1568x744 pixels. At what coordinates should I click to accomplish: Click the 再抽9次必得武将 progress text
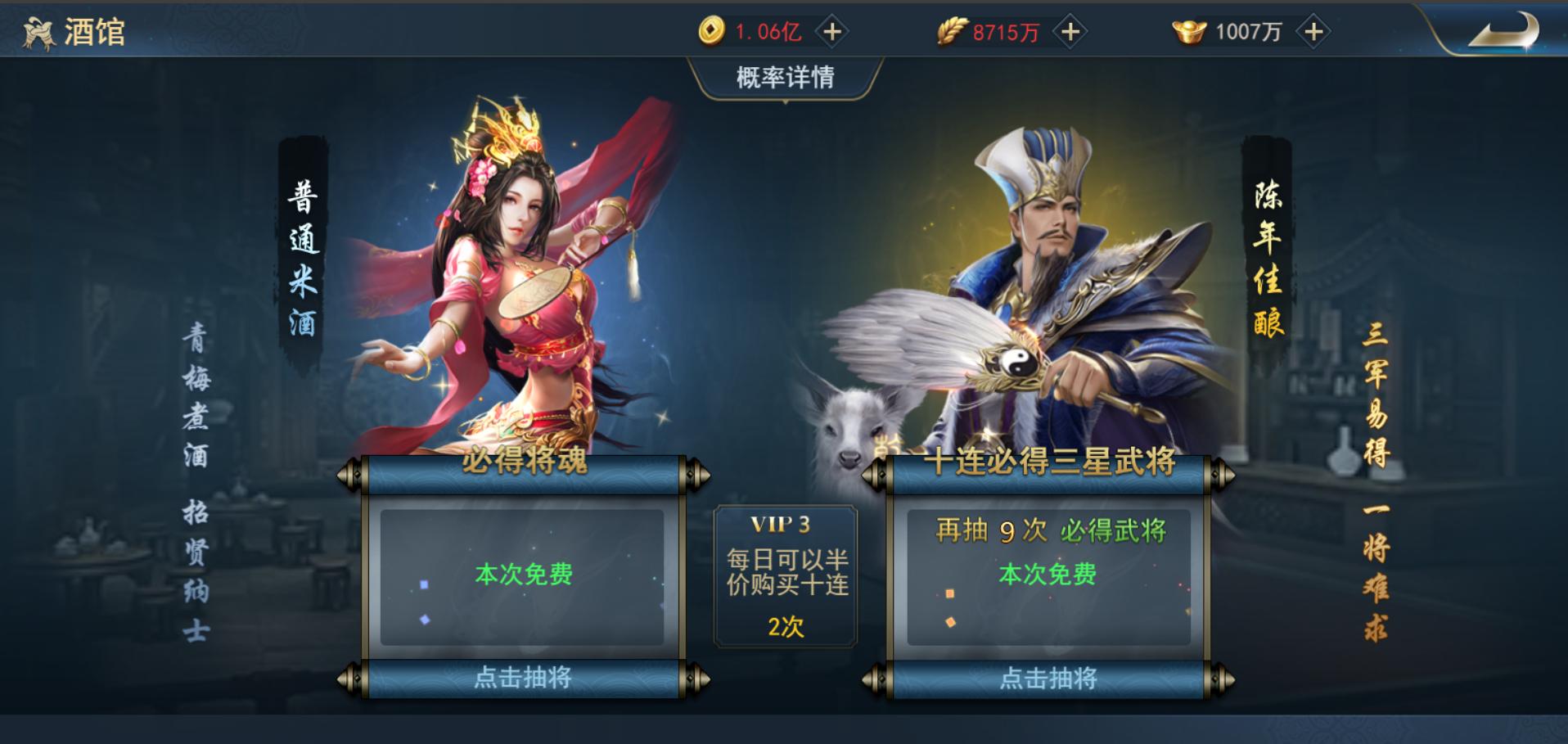click(x=1050, y=530)
